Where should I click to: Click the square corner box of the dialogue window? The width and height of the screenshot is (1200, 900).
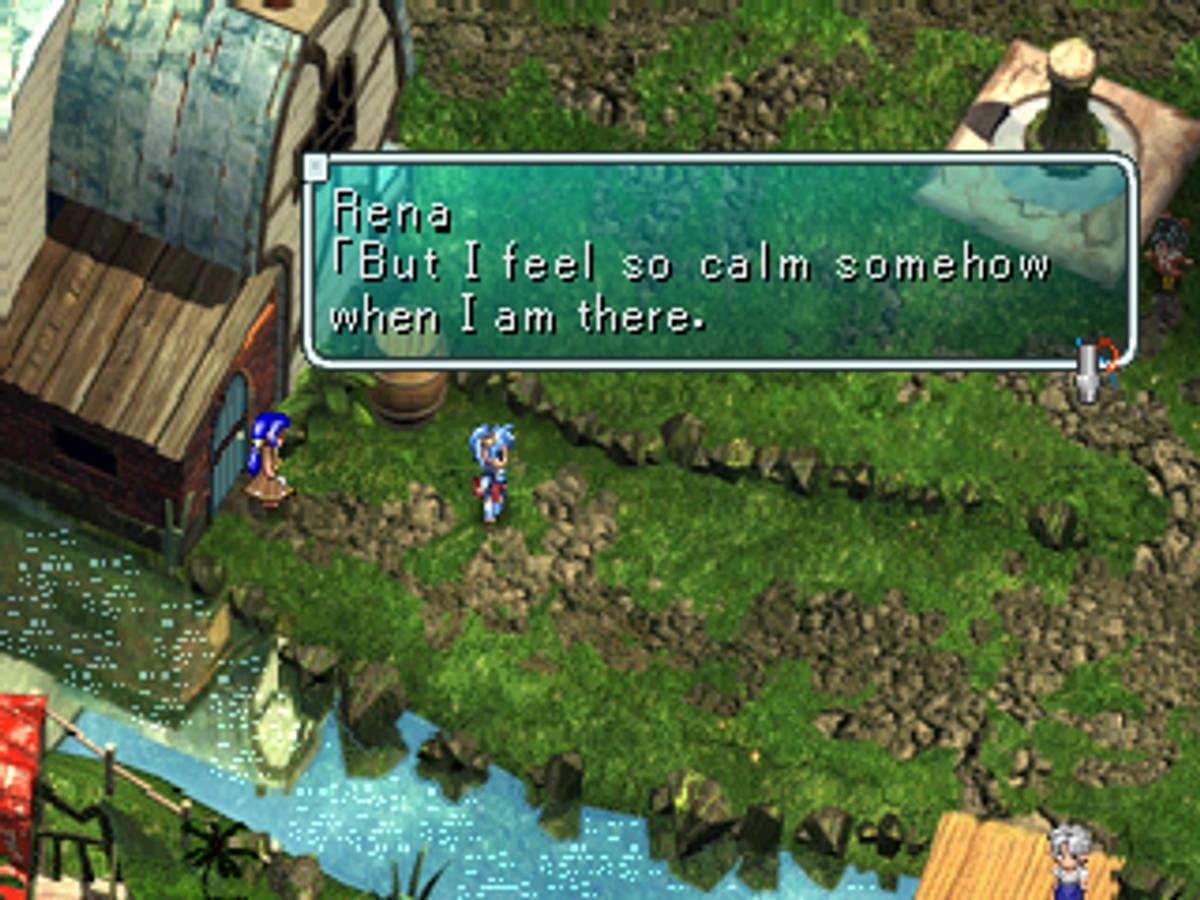click(315, 168)
